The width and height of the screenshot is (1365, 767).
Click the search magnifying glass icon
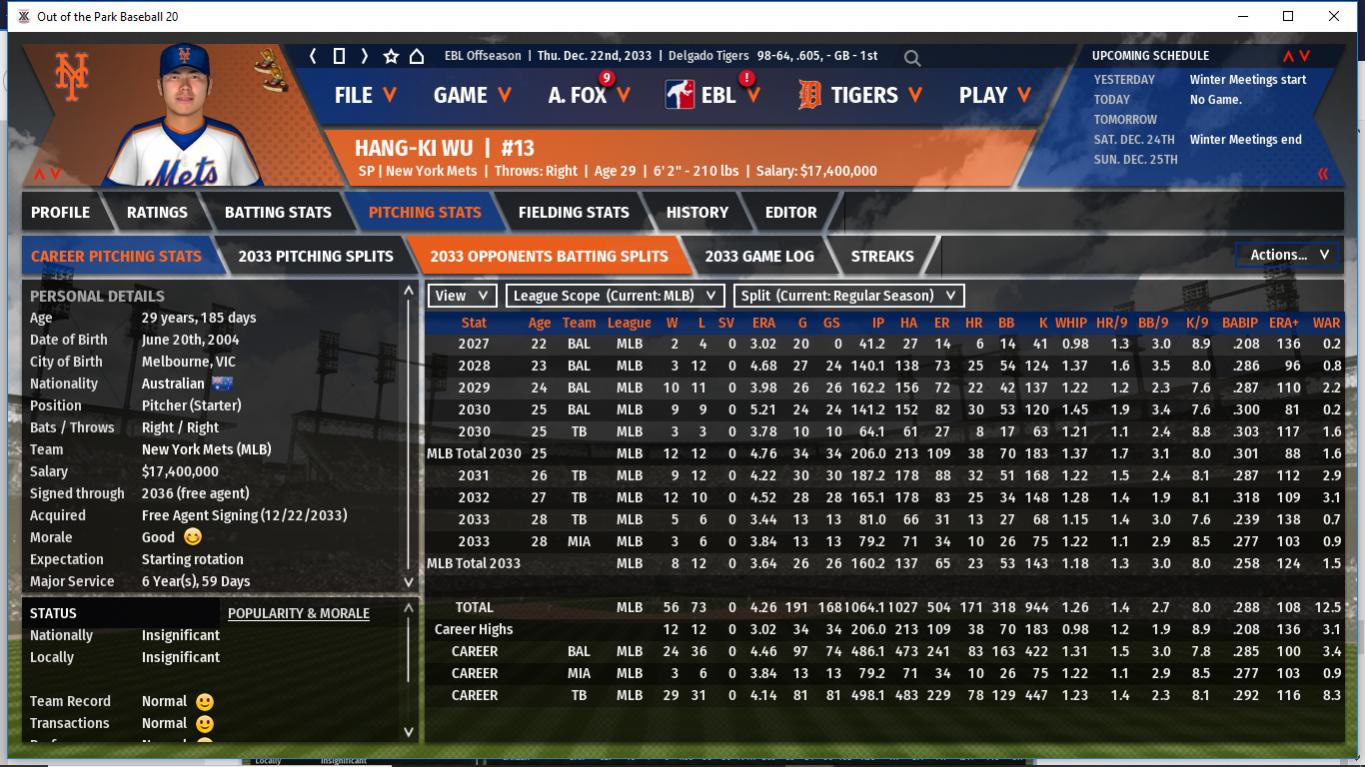[912, 58]
